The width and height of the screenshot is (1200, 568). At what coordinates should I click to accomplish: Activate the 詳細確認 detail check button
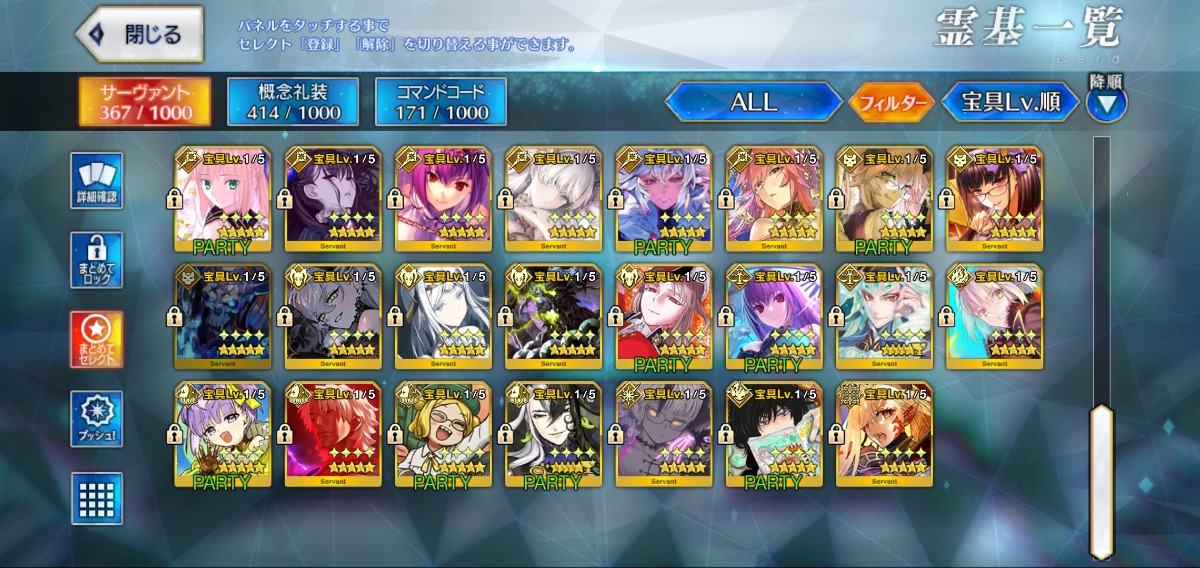pos(97,180)
